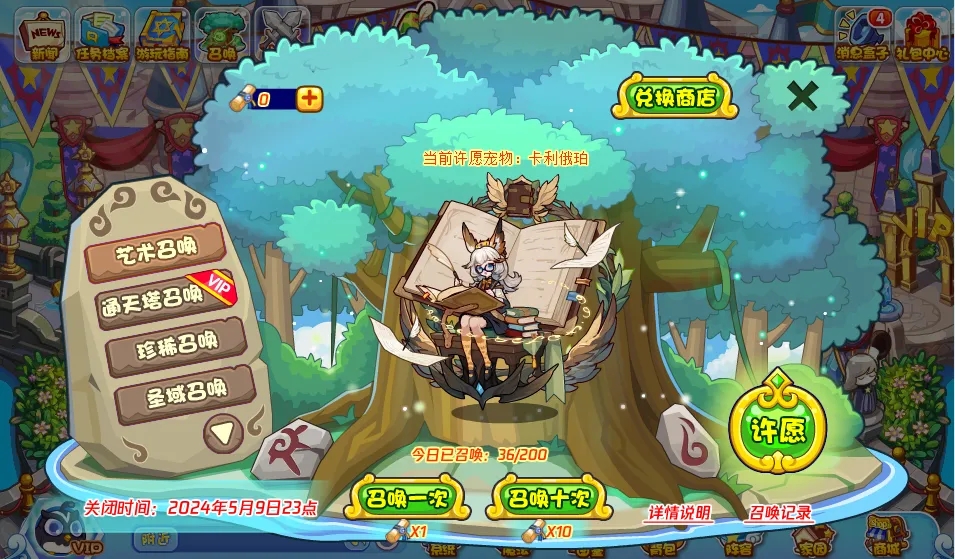The width and height of the screenshot is (955, 559).
Task: Open the News icon
Action: coord(44,34)
